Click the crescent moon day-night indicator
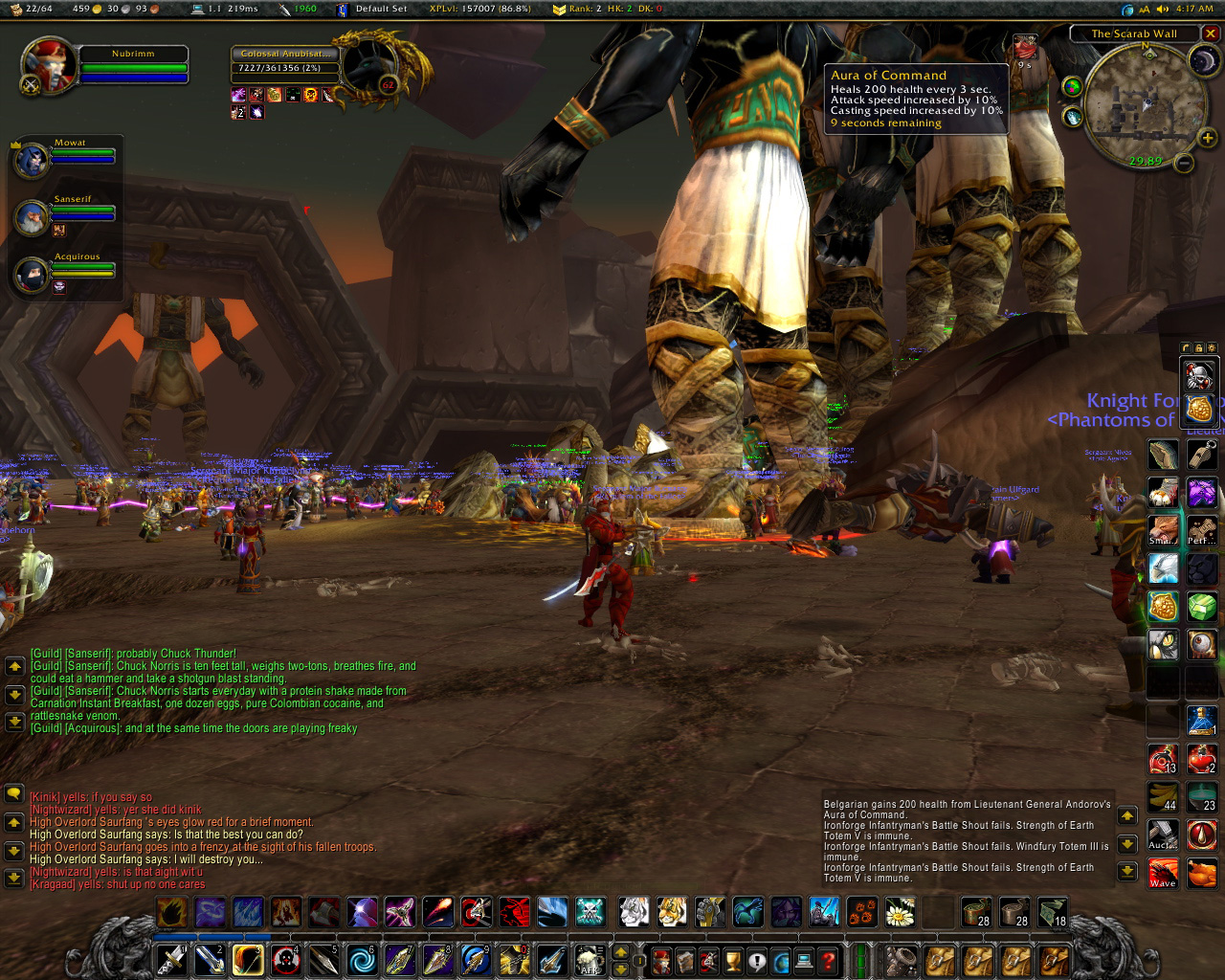The width and height of the screenshot is (1225, 980). [x=1202, y=62]
